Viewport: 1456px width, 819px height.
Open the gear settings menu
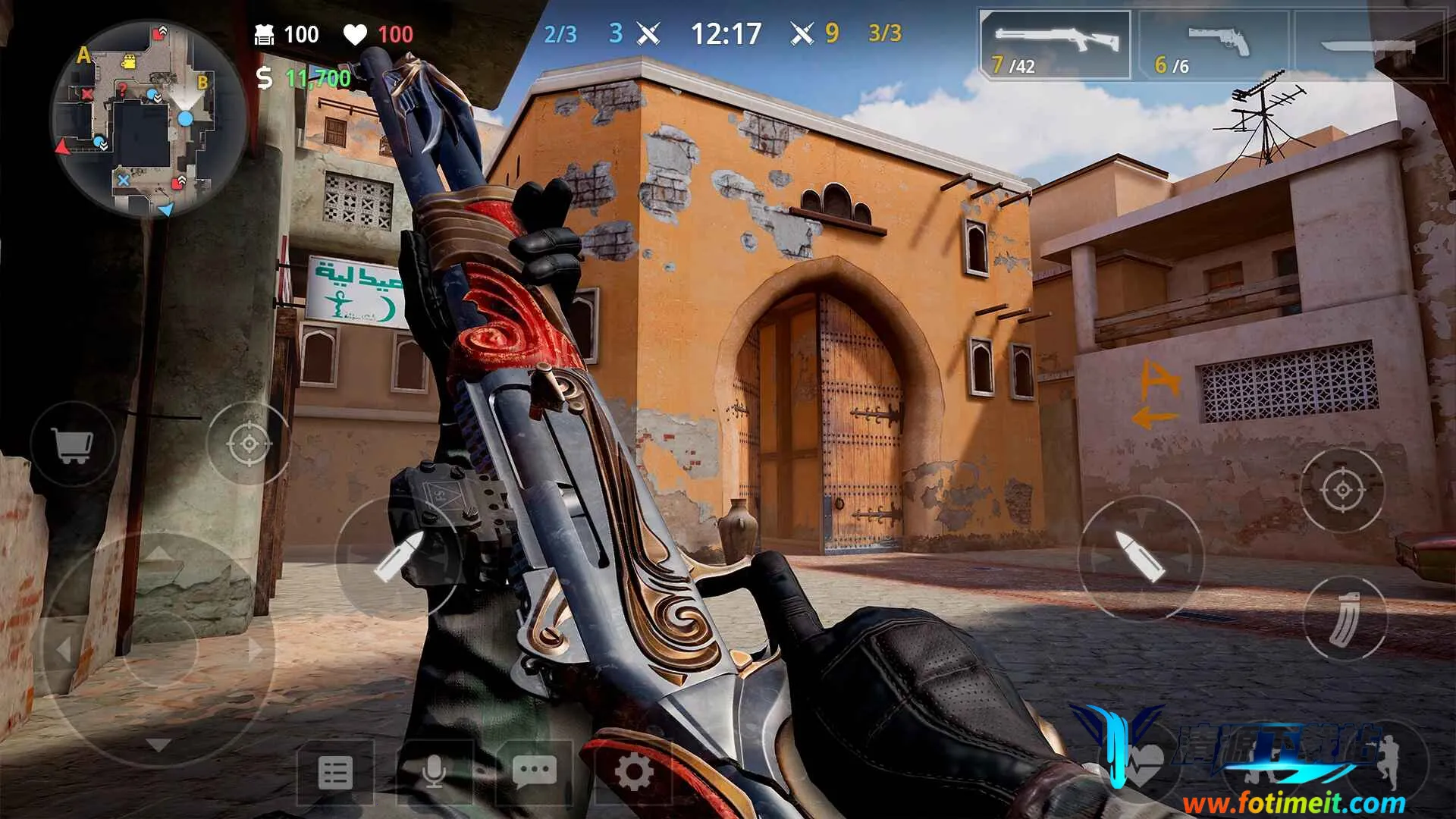tap(634, 773)
